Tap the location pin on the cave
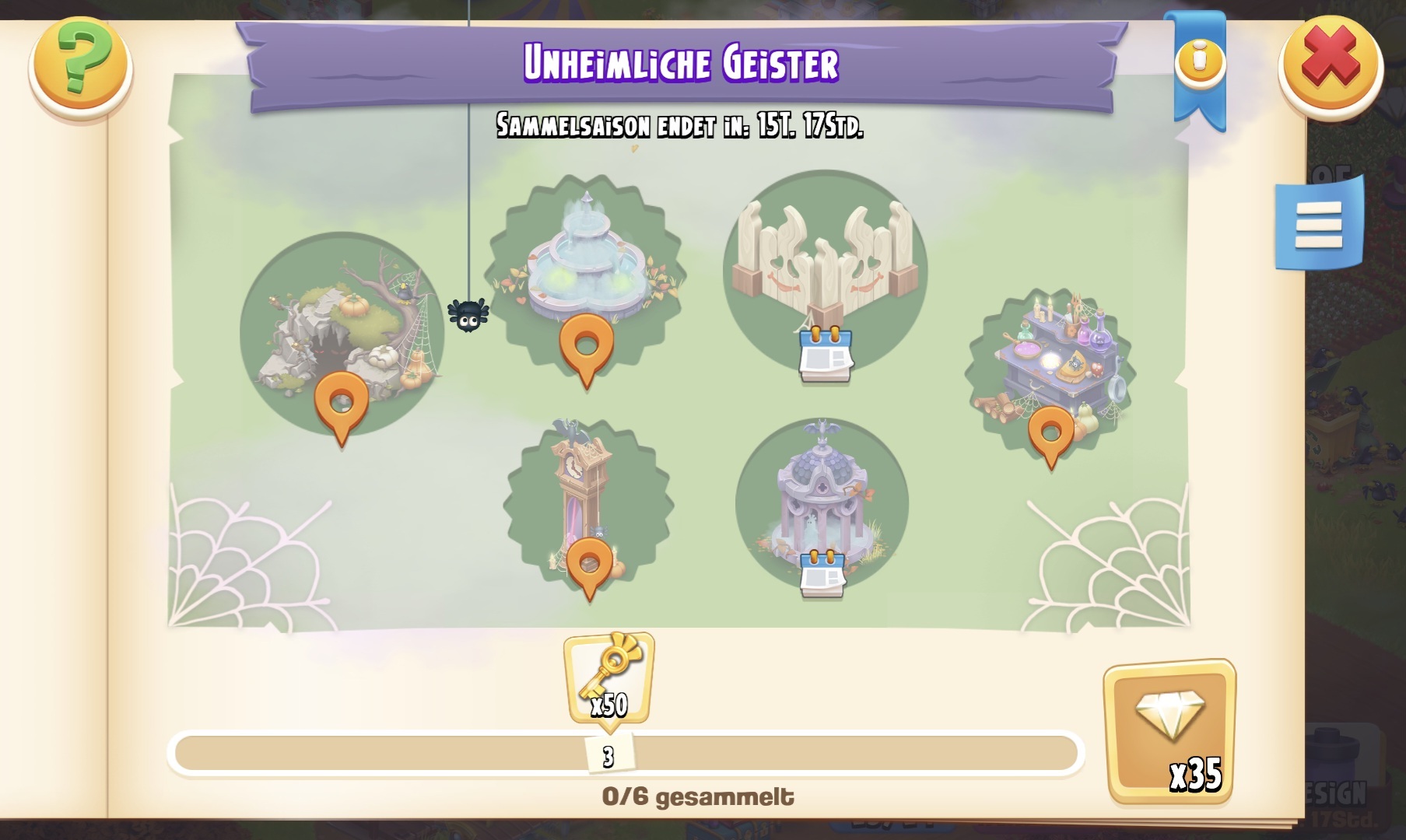1406x840 pixels. (x=341, y=404)
